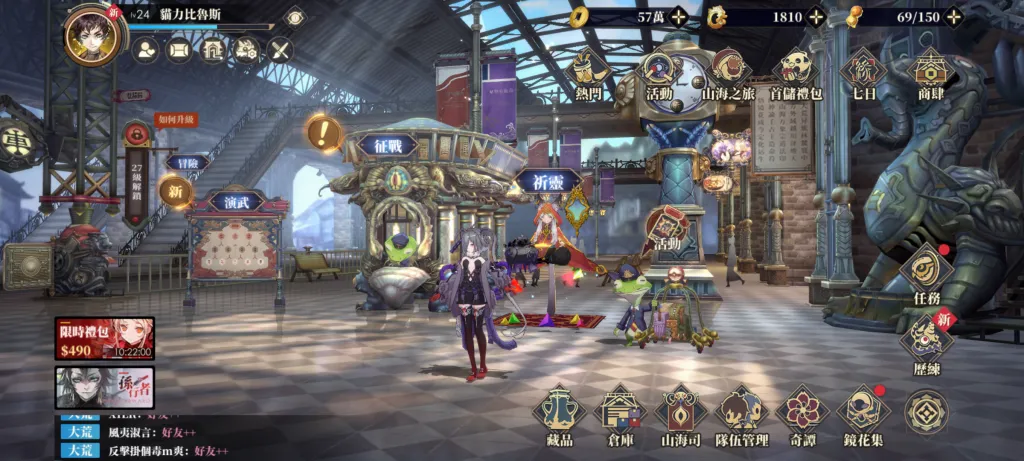Enter the 征戰 campaign sign
The height and width of the screenshot is (461, 1024).
[387, 146]
